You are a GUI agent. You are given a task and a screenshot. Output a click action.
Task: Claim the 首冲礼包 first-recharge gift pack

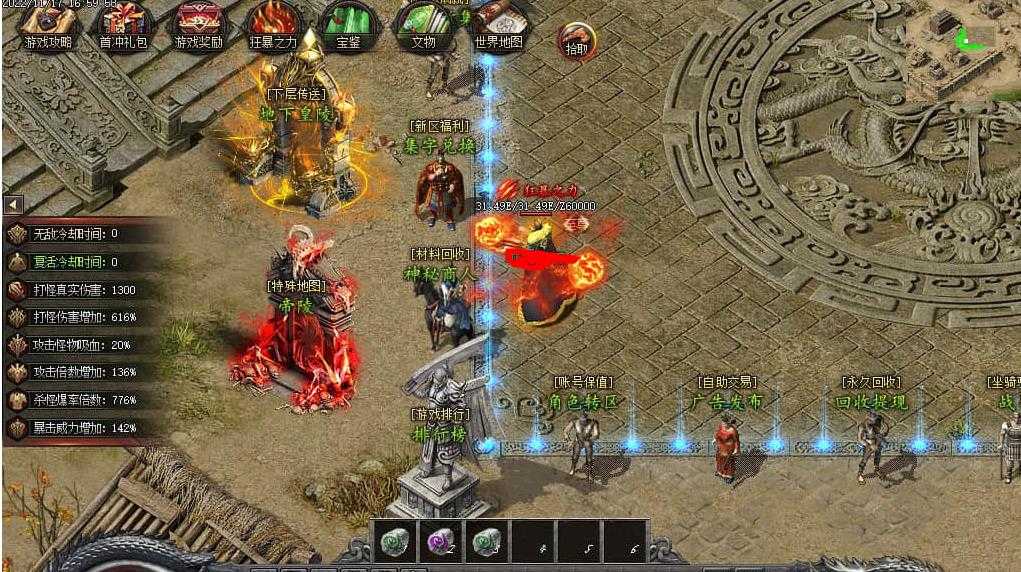[122, 25]
